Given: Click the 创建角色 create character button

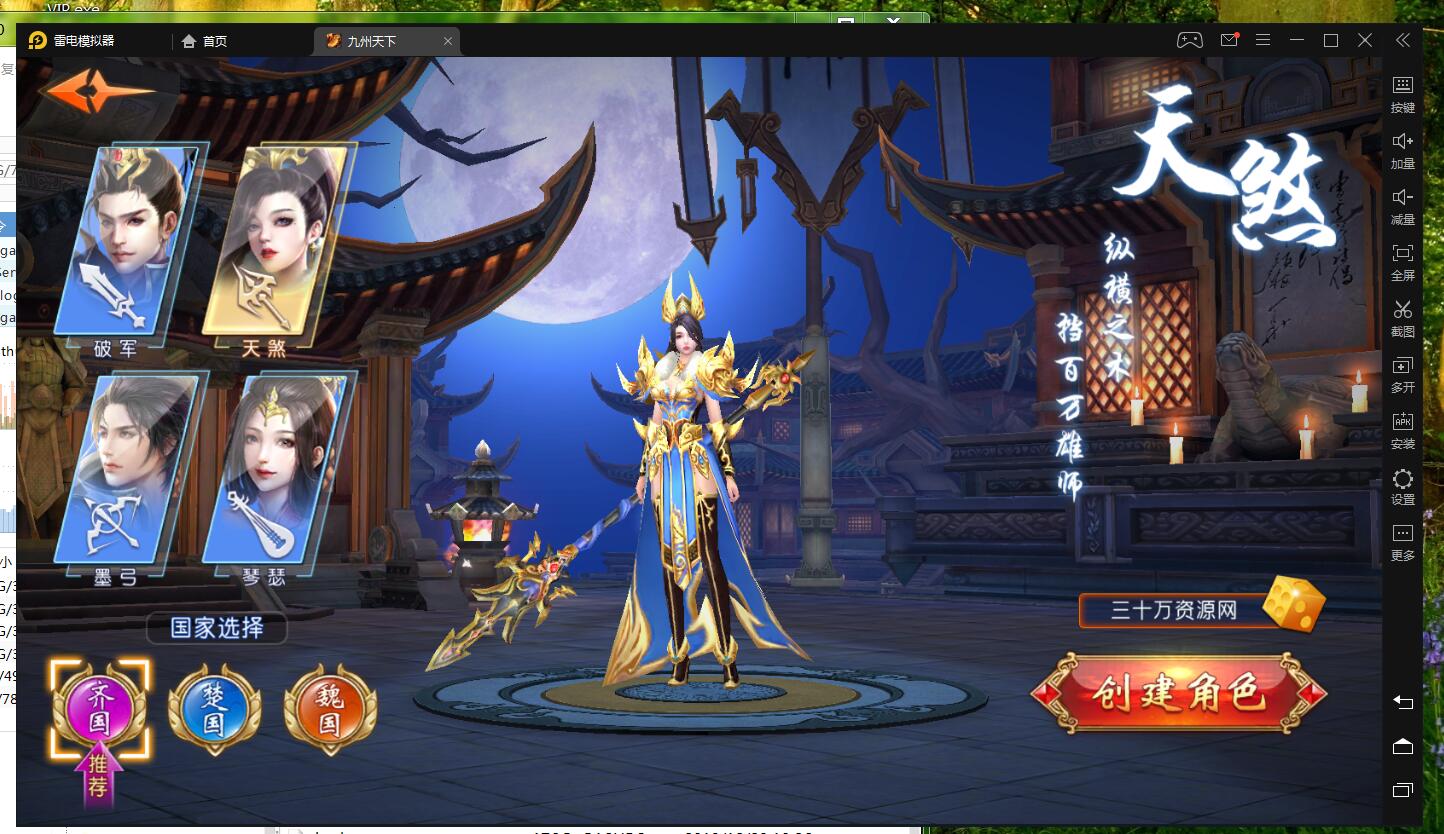Looking at the screenshot, I should tap(1179, 693).
